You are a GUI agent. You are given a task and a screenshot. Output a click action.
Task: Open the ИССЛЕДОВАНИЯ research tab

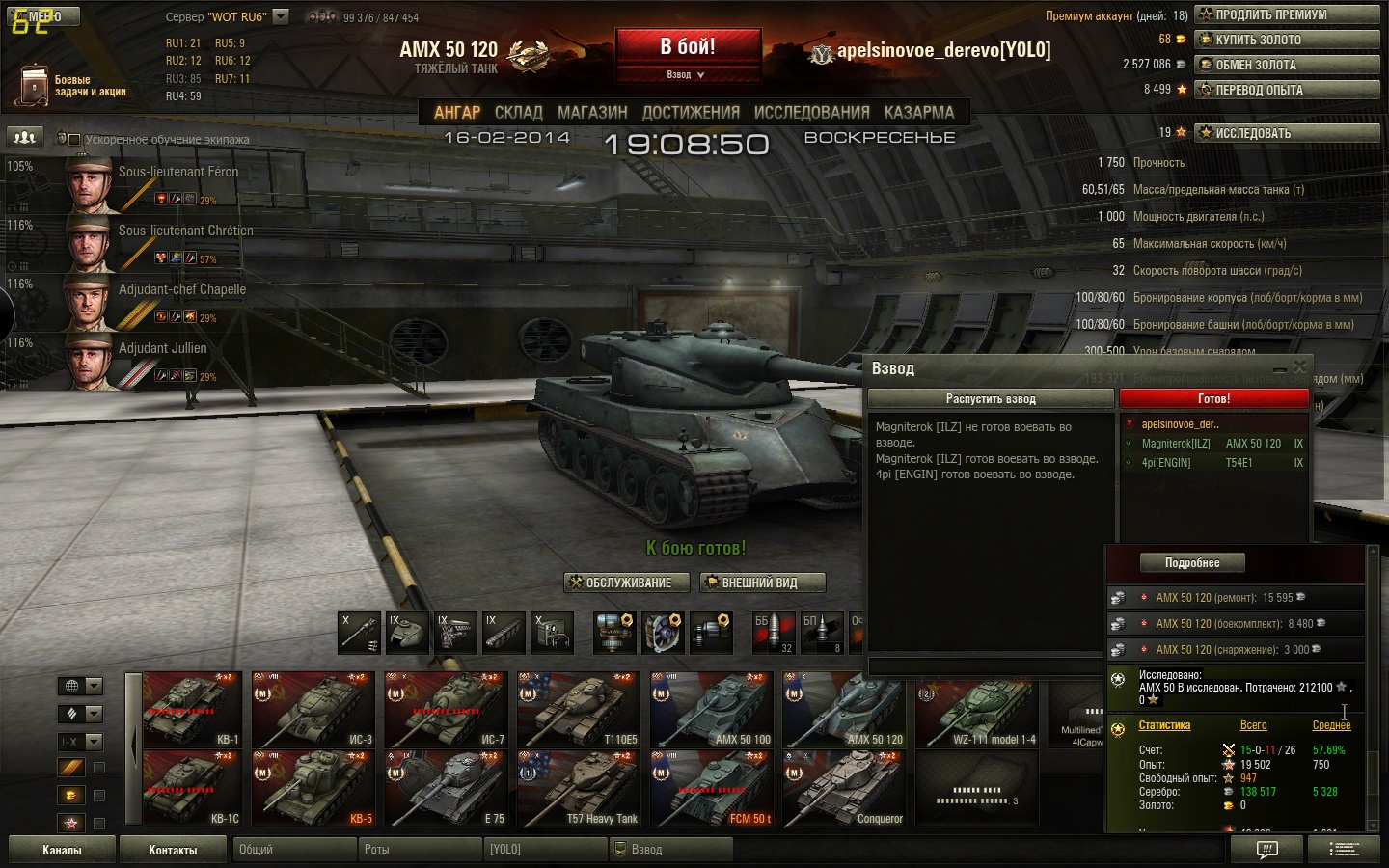[811, 113]
